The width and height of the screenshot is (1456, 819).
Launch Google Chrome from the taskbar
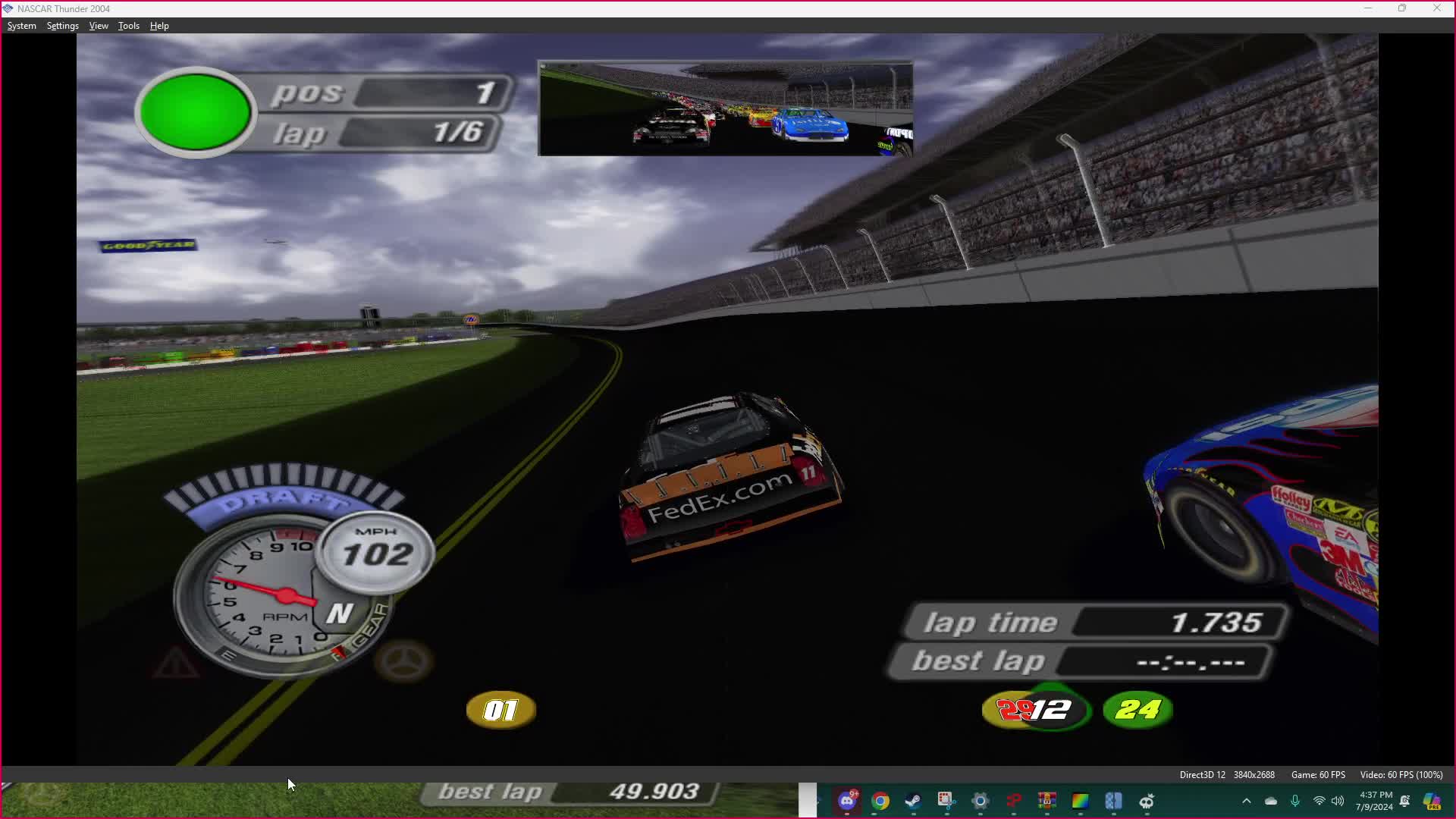tap(880, 800)
